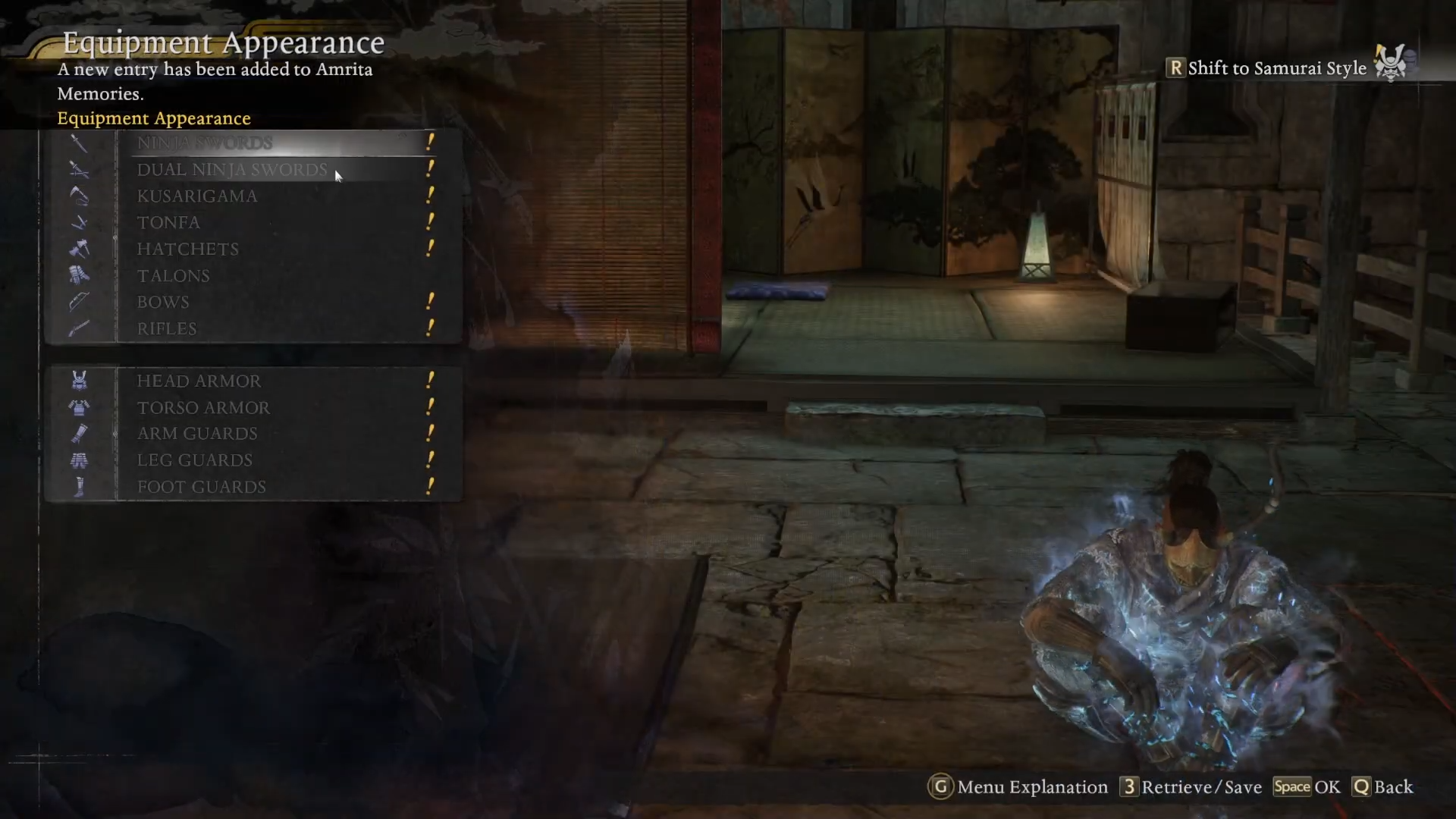Select Leg Guards from armor list
The image size is (1456, 819).
tap(195, 460)
